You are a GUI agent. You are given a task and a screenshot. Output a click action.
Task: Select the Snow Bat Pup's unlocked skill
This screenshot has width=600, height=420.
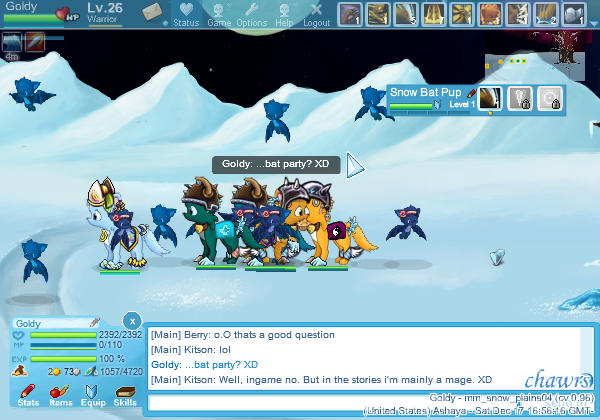490,98
